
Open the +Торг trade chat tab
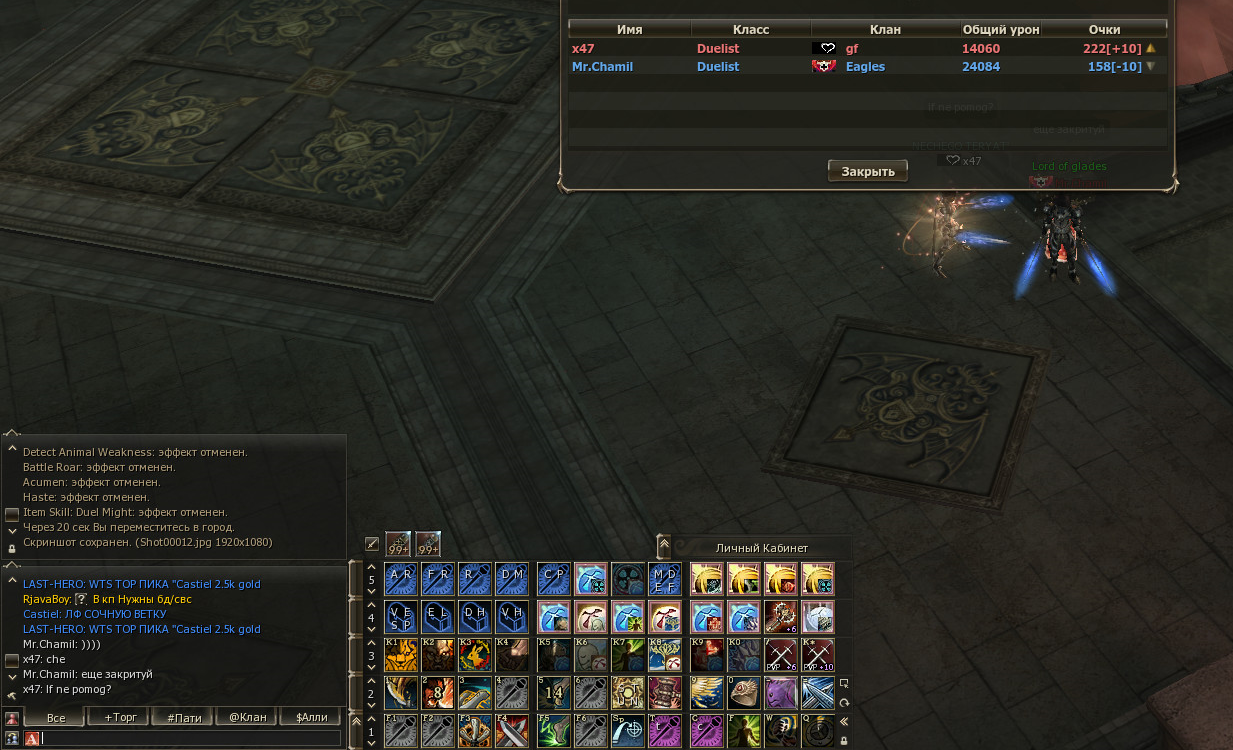[119, 718]
